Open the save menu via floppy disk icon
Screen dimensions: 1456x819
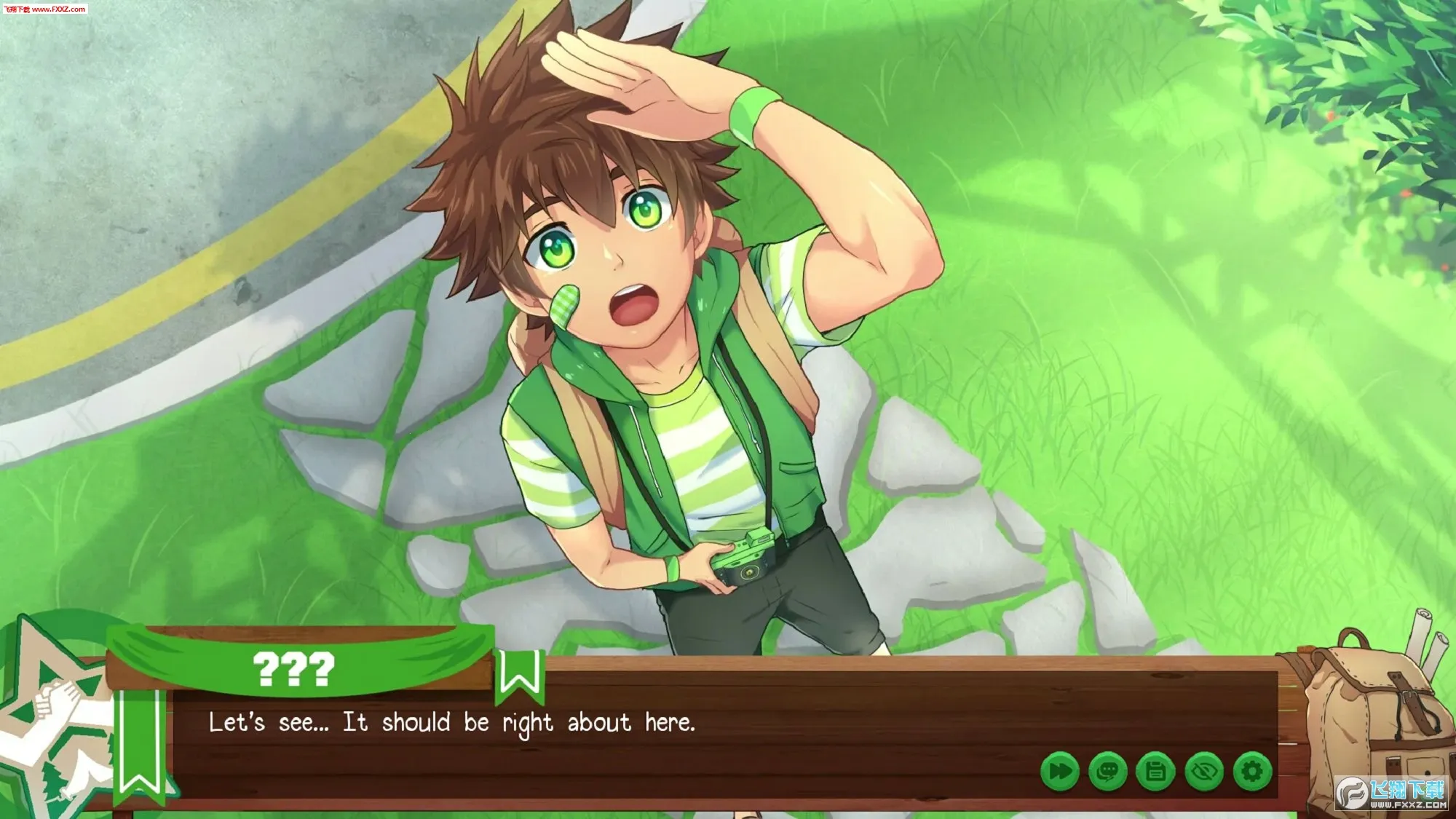(x=1156, y=771)
